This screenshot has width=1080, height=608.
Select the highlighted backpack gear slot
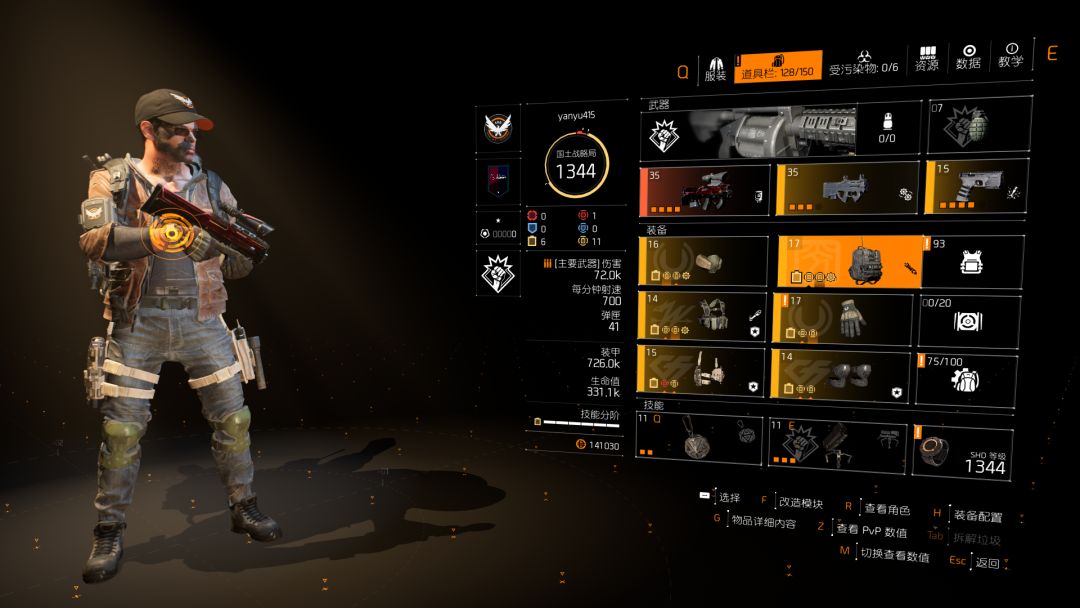(x=848, y=261)
